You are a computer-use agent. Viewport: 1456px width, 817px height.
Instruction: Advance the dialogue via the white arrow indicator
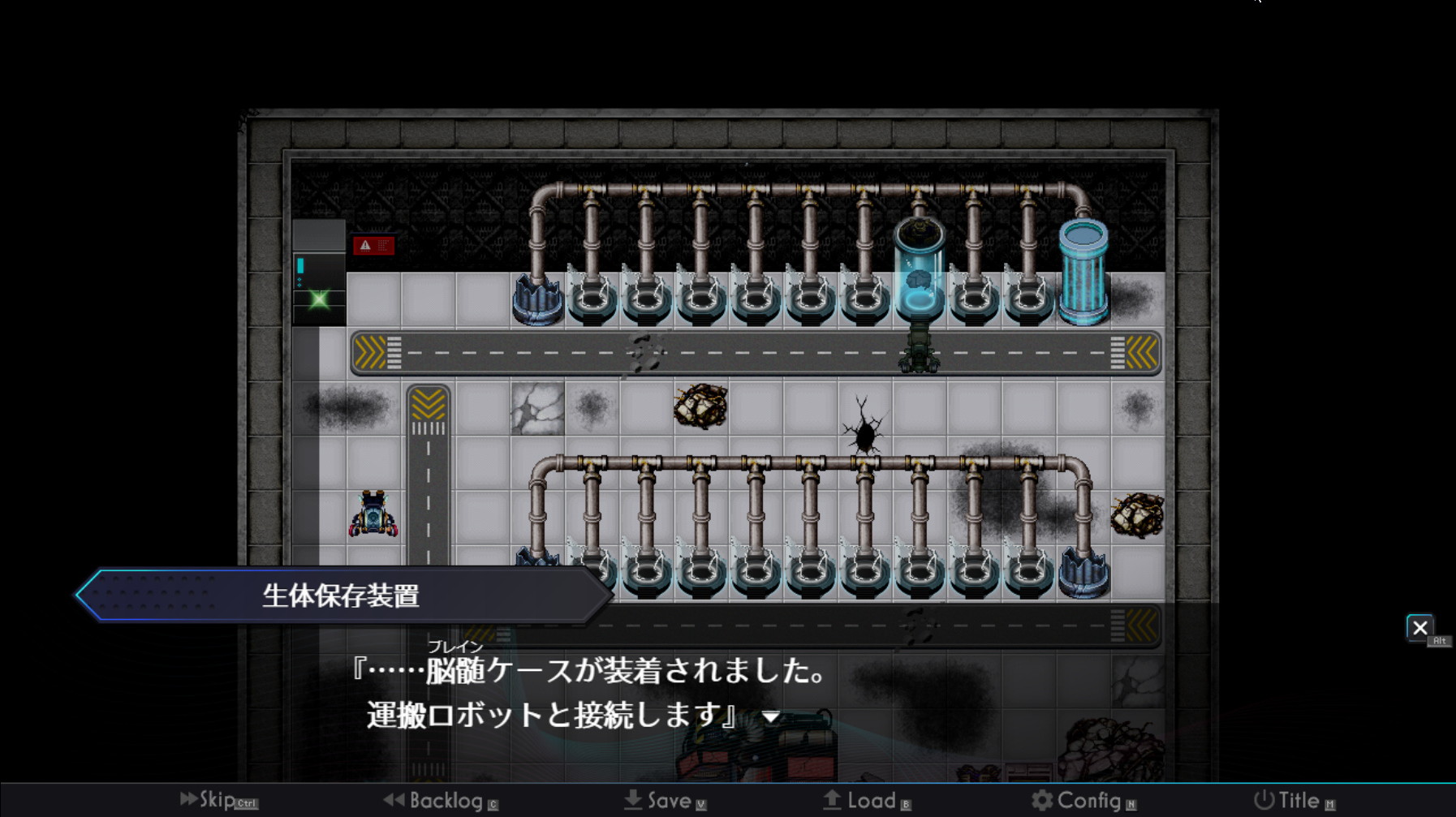(x=771, y=717)
